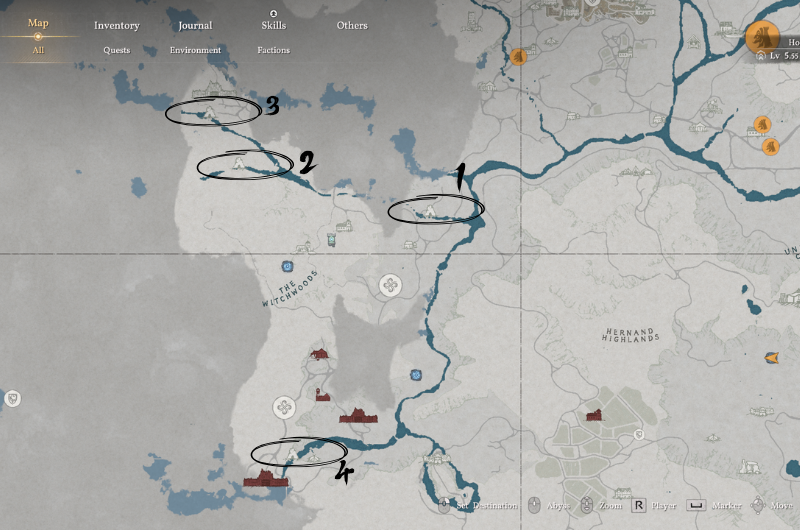Screen dimensions: 800x530
Task: Select the Map tab
Action: click(x=38, y=23)
